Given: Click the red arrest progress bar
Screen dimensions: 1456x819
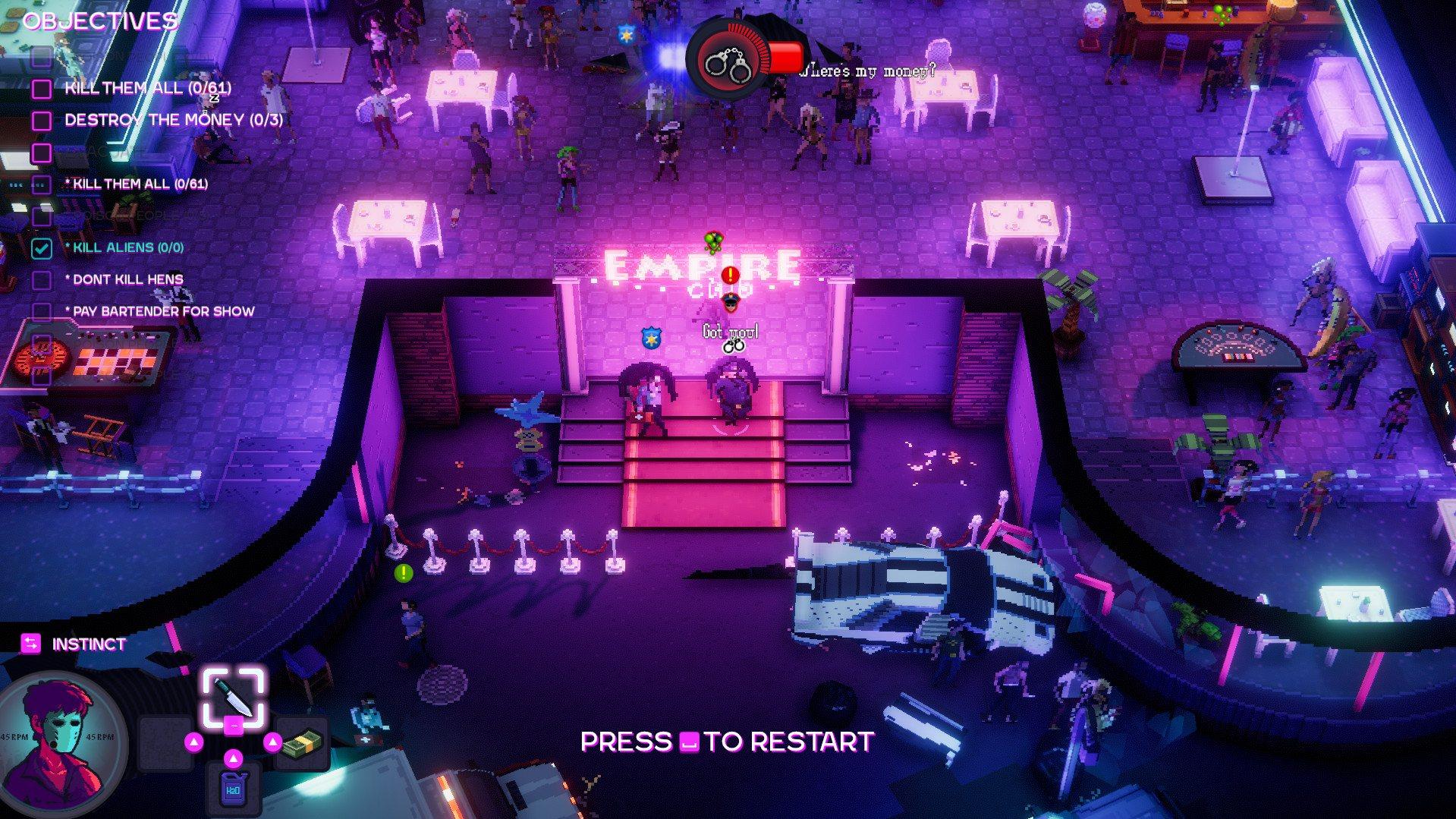Looking at the screenshot, I should click(786, 55).
